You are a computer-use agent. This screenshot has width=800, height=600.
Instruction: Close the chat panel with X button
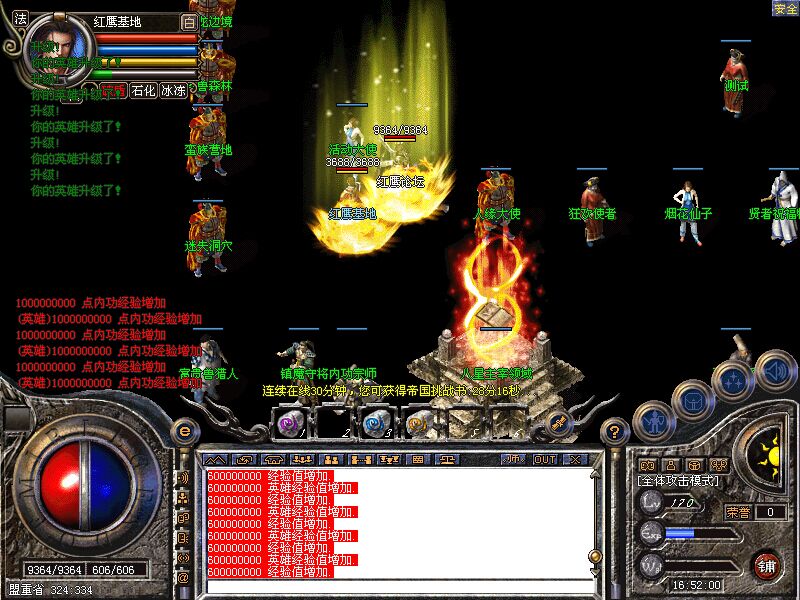click(x=574, y=459)
